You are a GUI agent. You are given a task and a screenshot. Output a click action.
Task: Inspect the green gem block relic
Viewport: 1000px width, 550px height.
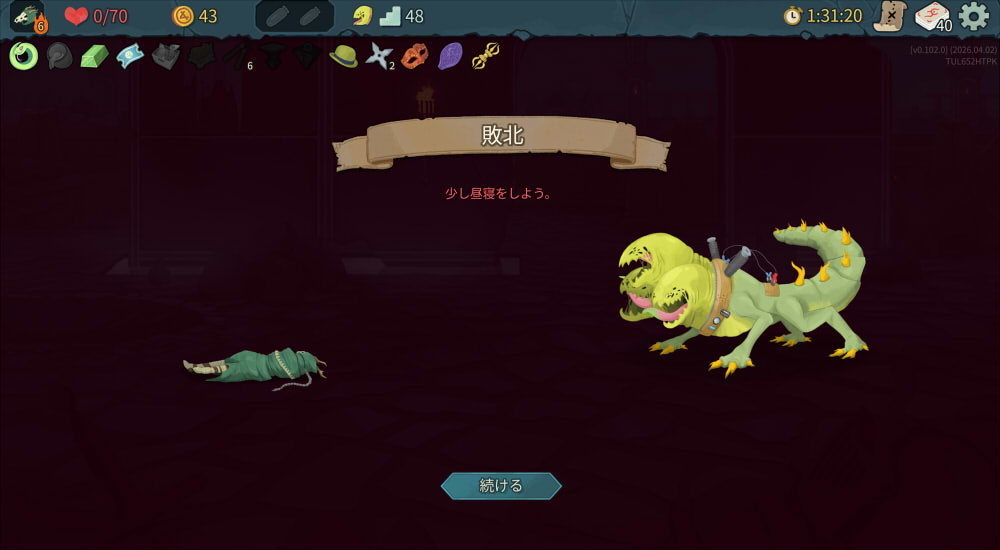pyautogui.click(x=94, y=56)
